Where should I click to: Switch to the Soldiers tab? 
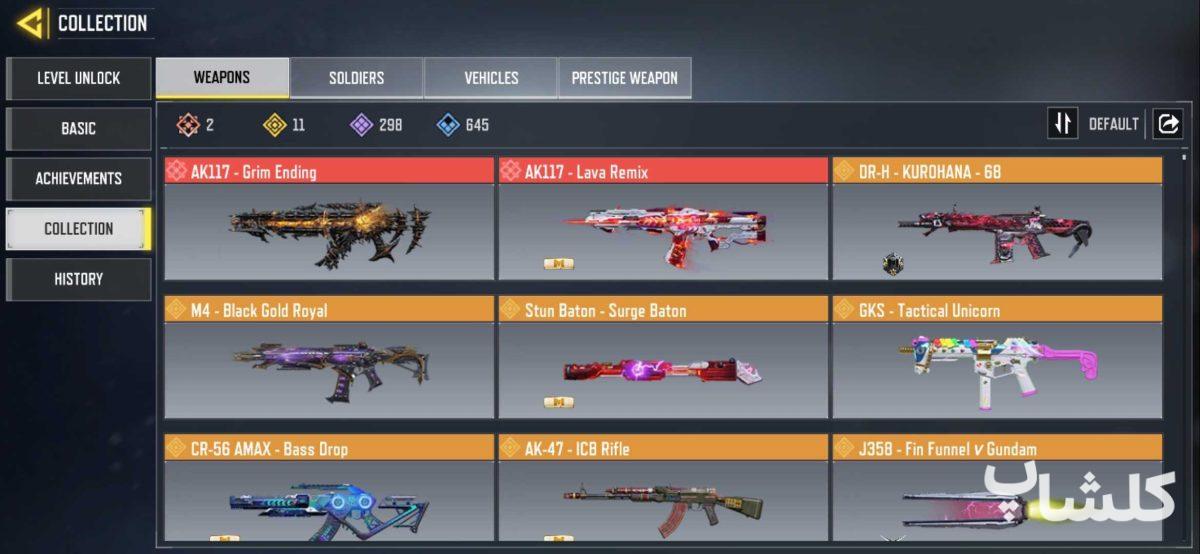356,77
